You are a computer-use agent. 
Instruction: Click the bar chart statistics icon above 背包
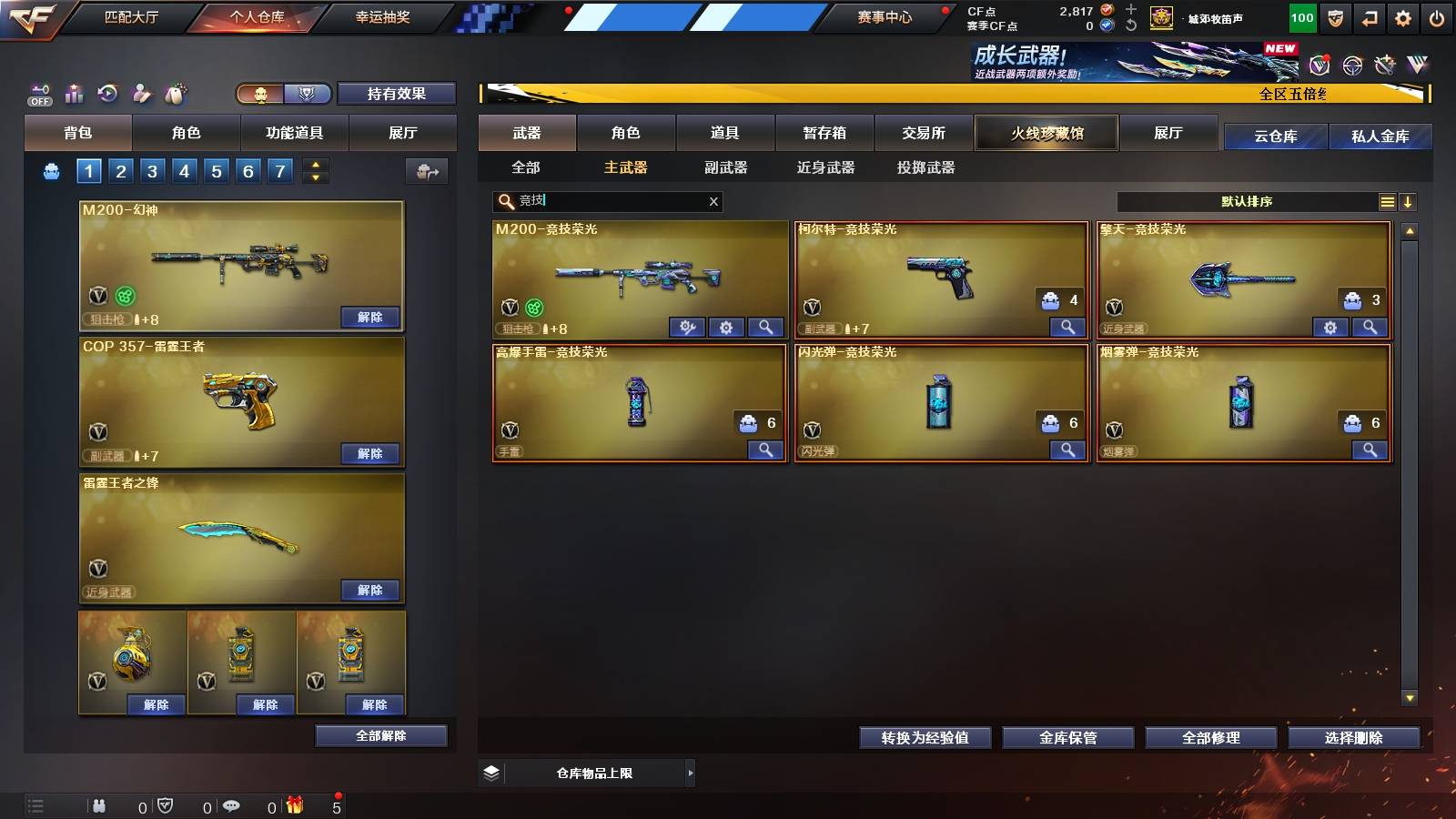pyautogui.click(x=73, y=94)
